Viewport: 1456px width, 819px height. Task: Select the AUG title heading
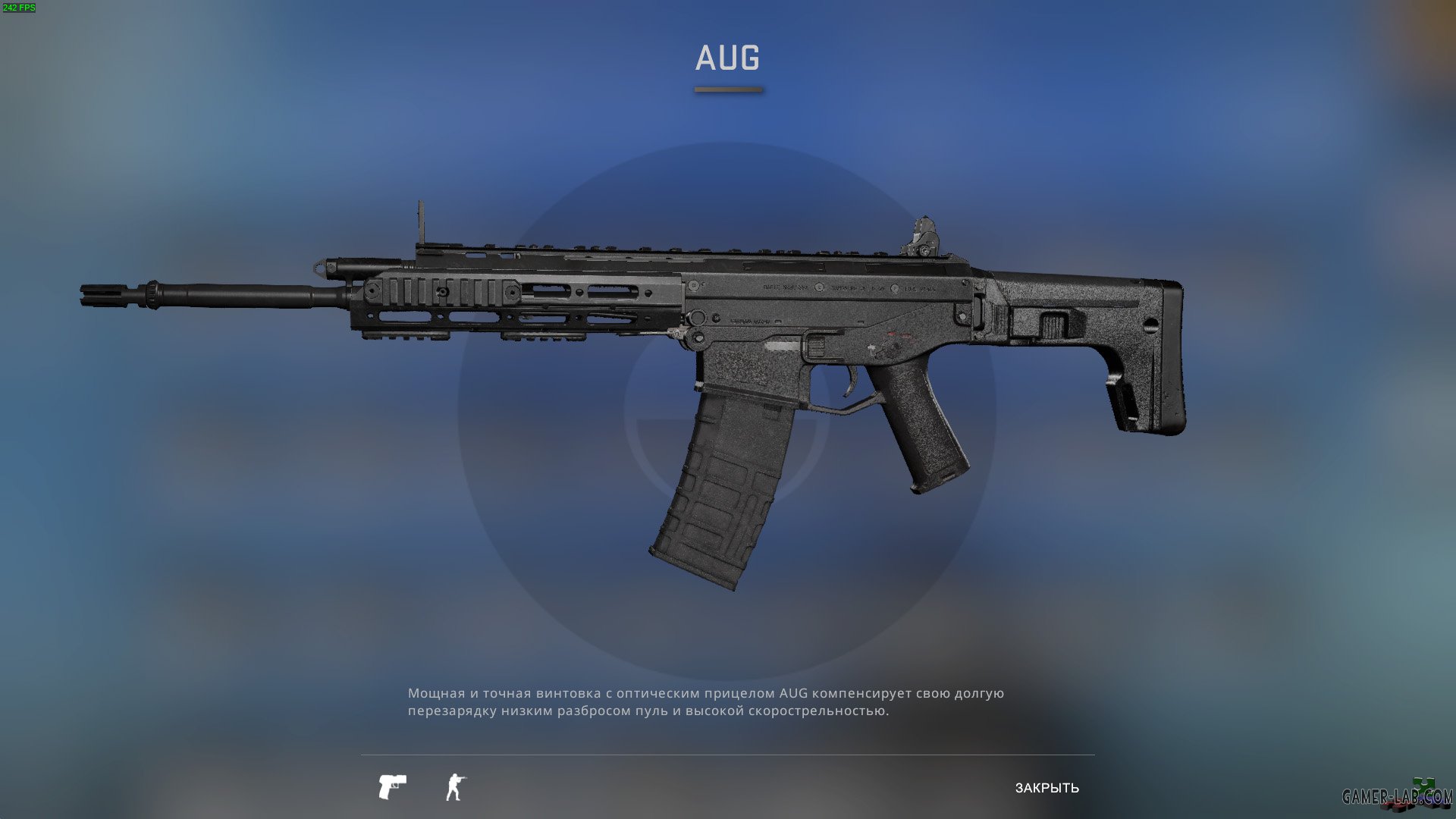727,58
